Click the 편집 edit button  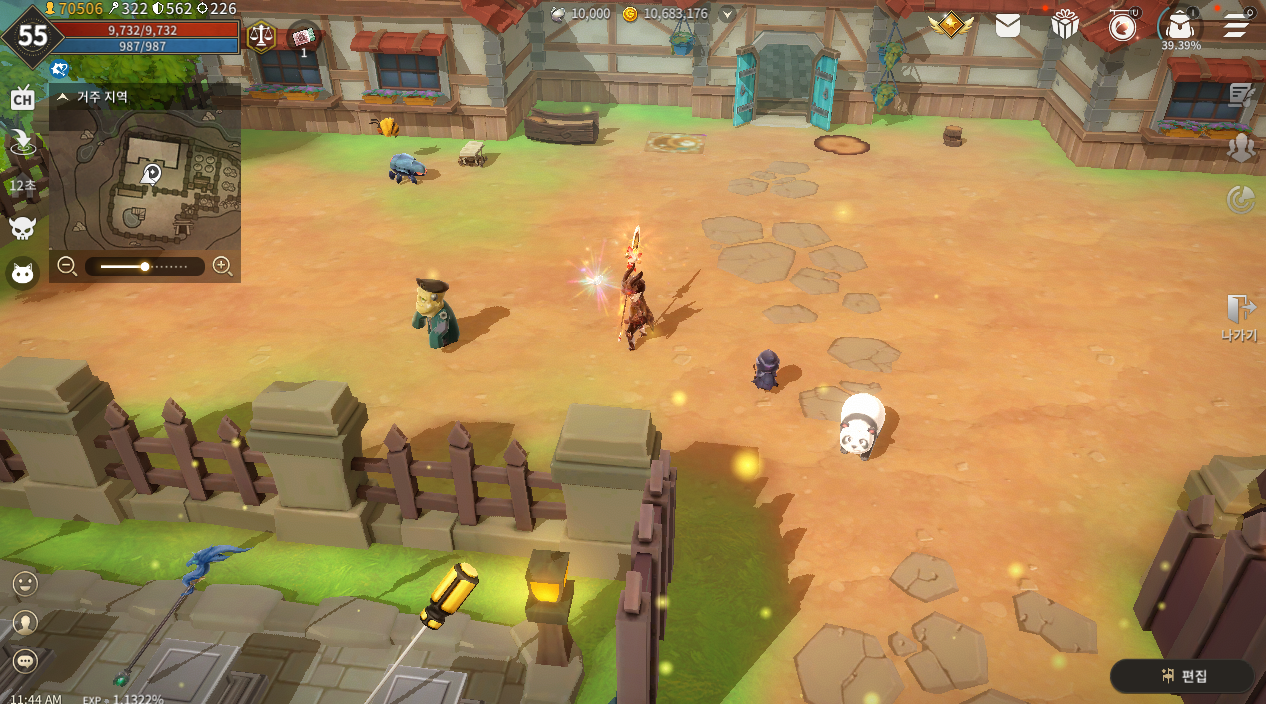(x=1183, y=676)
